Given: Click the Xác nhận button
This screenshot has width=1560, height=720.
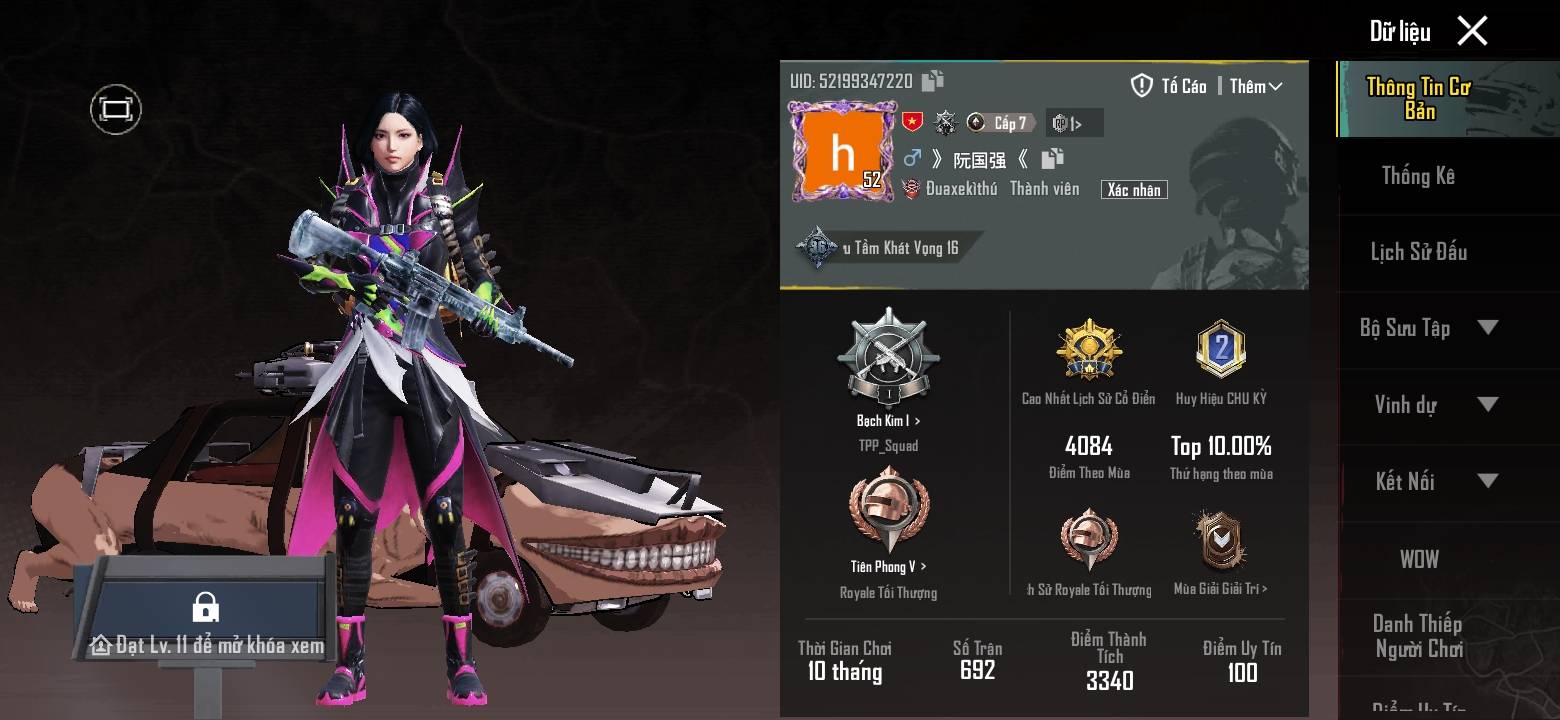Looking at the screenshot, I should click(x=1133, y=189).
